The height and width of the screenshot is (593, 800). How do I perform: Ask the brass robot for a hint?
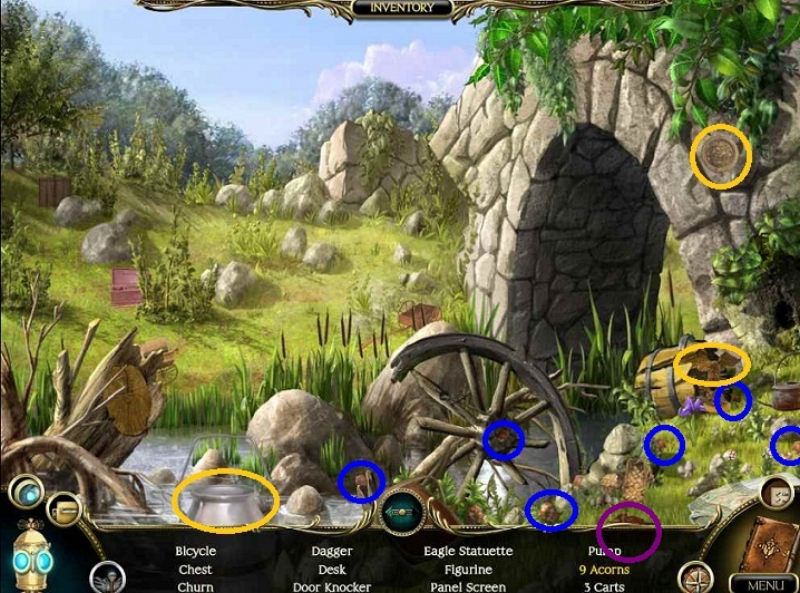tap(33, 556)
